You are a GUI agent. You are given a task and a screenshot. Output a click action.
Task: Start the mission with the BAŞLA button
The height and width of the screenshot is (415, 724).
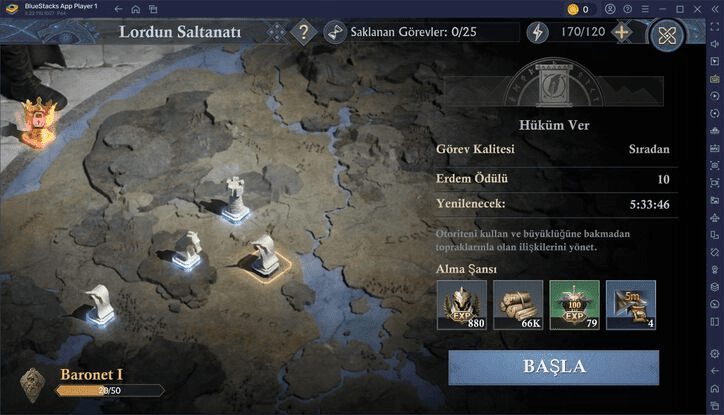553,366
